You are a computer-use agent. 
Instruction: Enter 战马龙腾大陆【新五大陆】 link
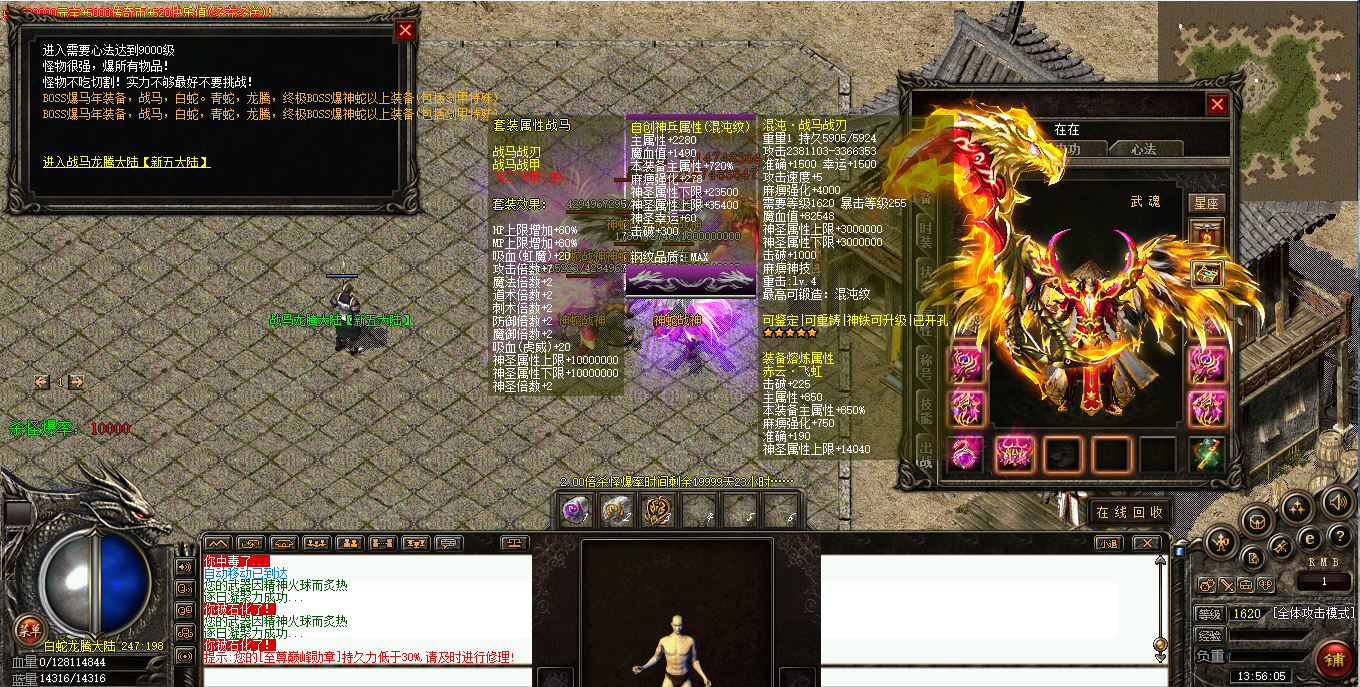tap(126, 161)
